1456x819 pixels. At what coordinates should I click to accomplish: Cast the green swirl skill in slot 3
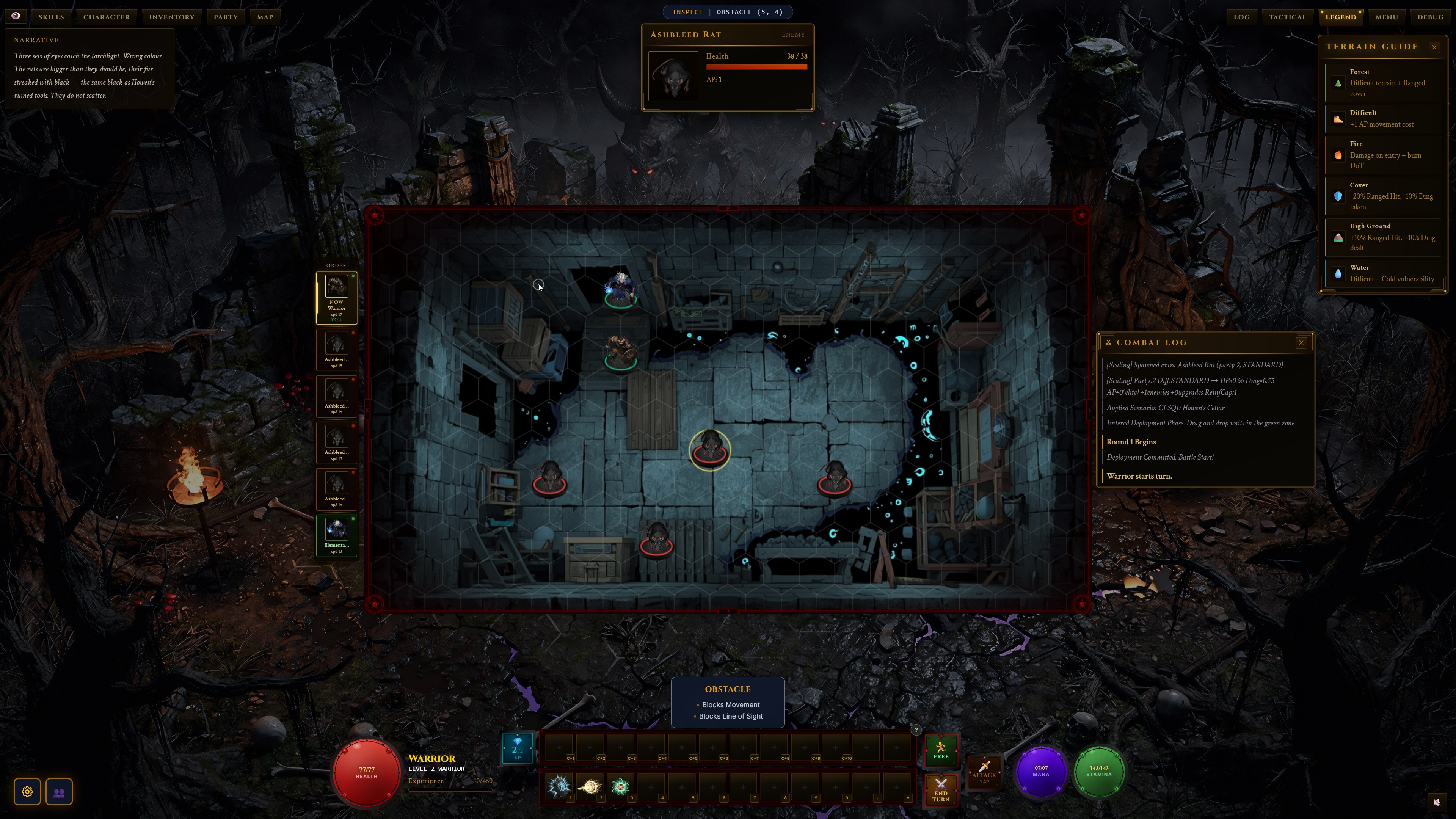click(x=620, y=786)
